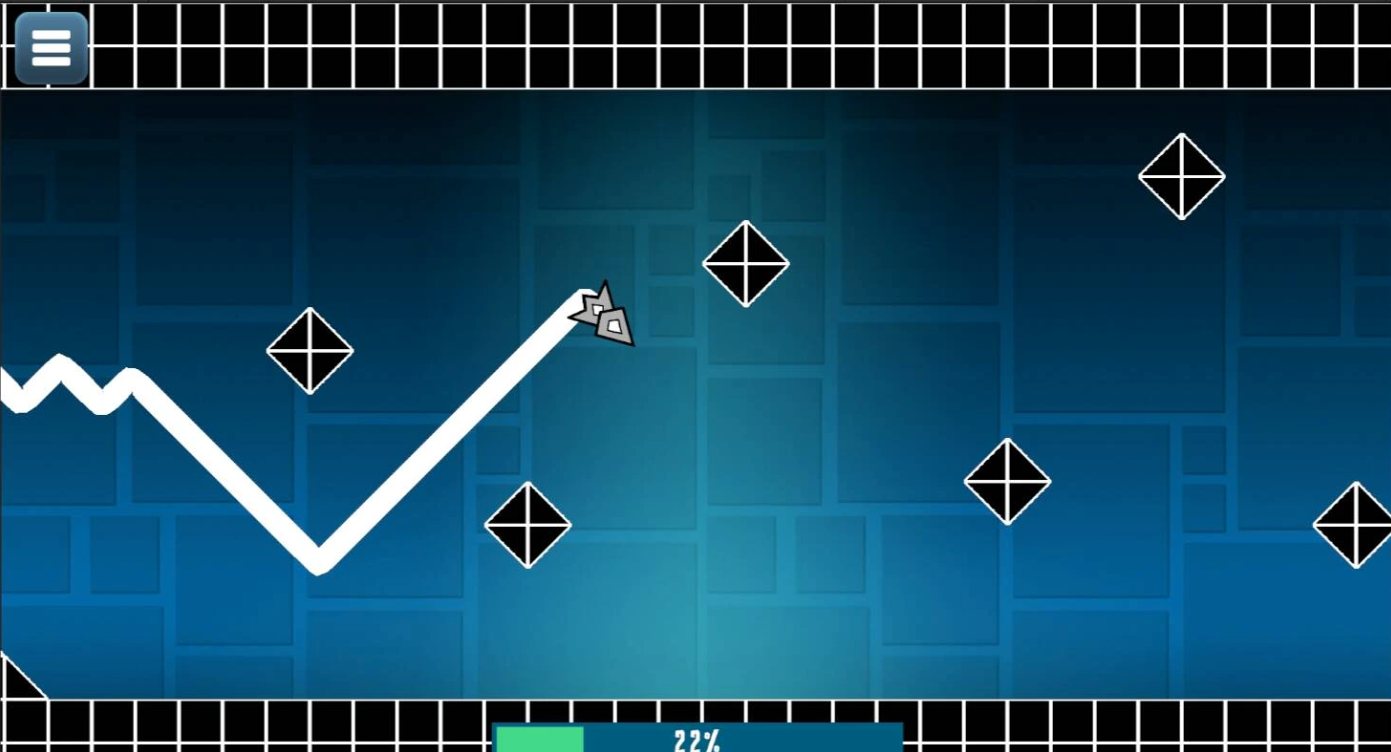1391x752 pixels.
Task: Select the spike left of the wave trail
Action: [310, 352]
